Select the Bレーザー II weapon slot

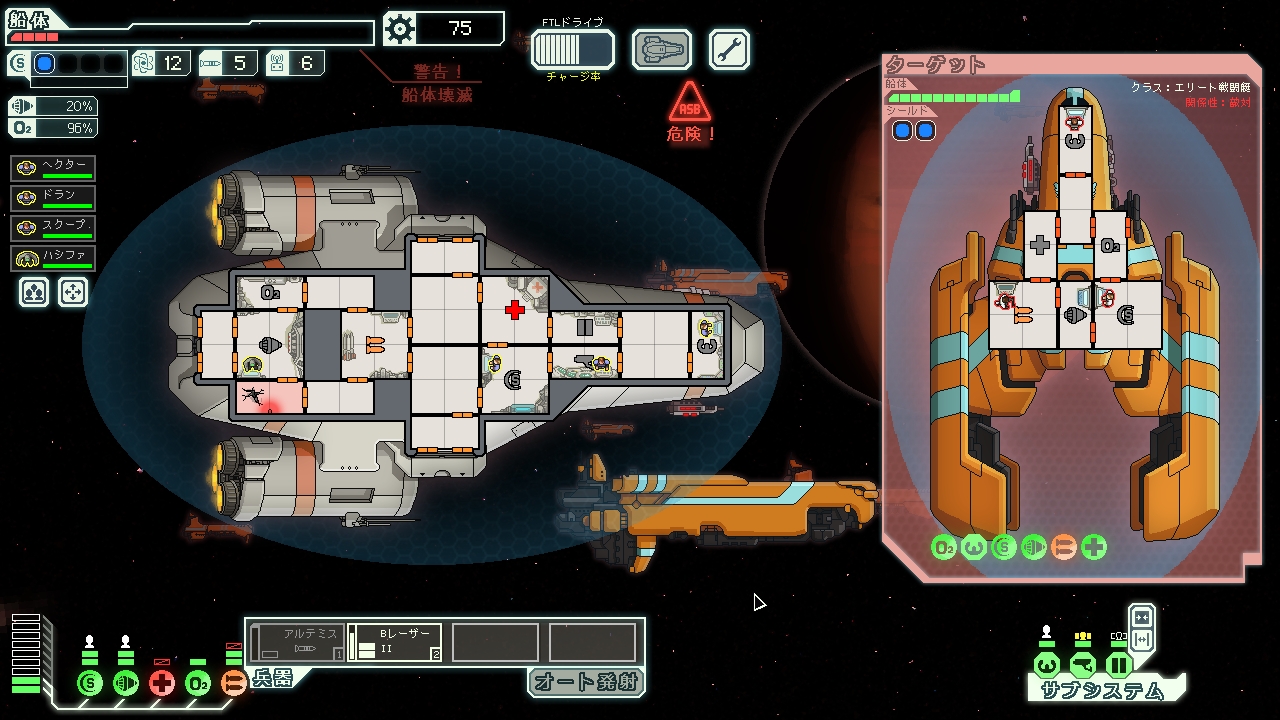395,642
